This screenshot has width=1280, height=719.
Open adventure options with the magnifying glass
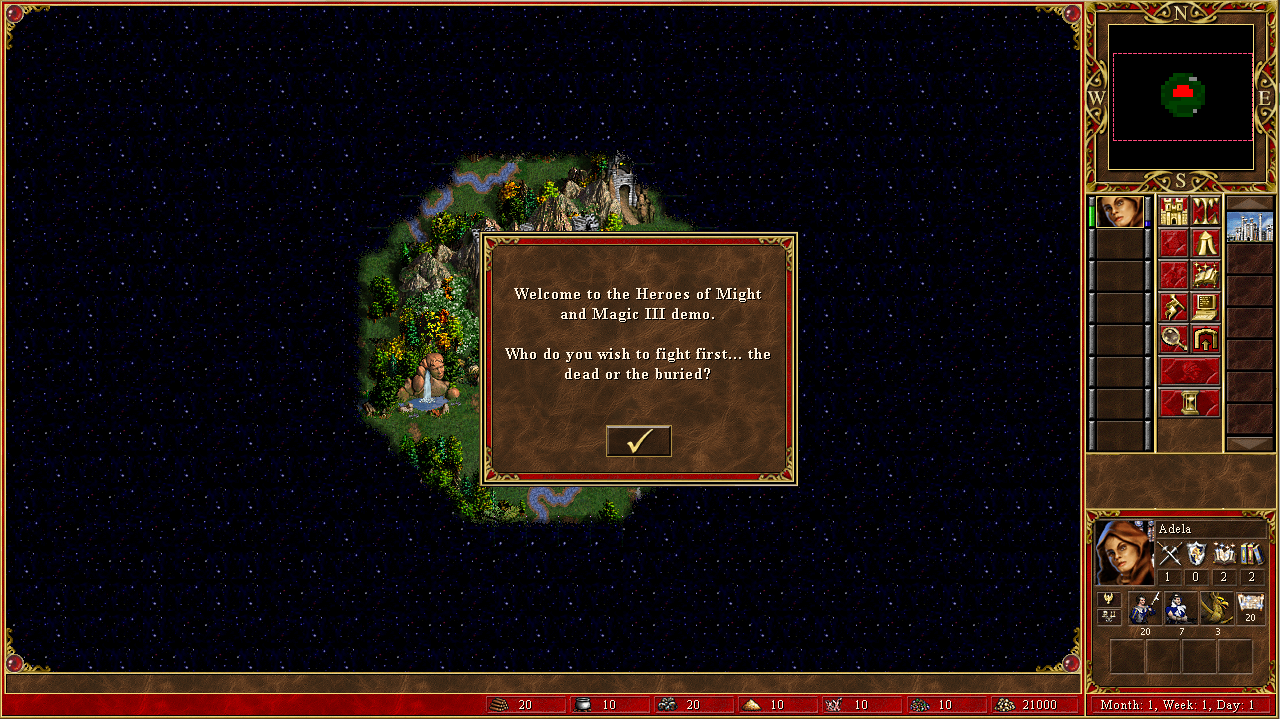1173,339
